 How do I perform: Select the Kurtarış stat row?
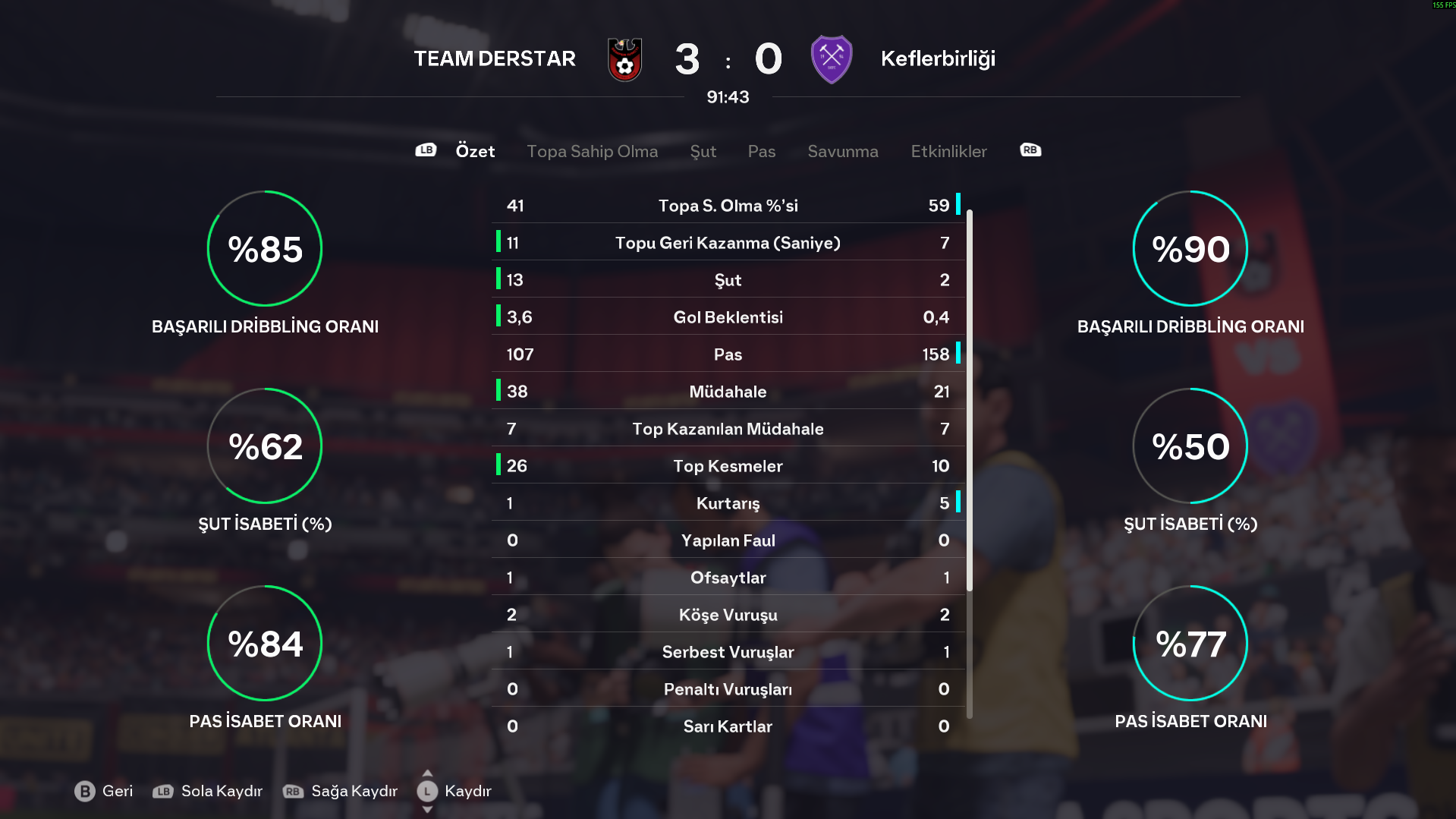coord(728,503)
